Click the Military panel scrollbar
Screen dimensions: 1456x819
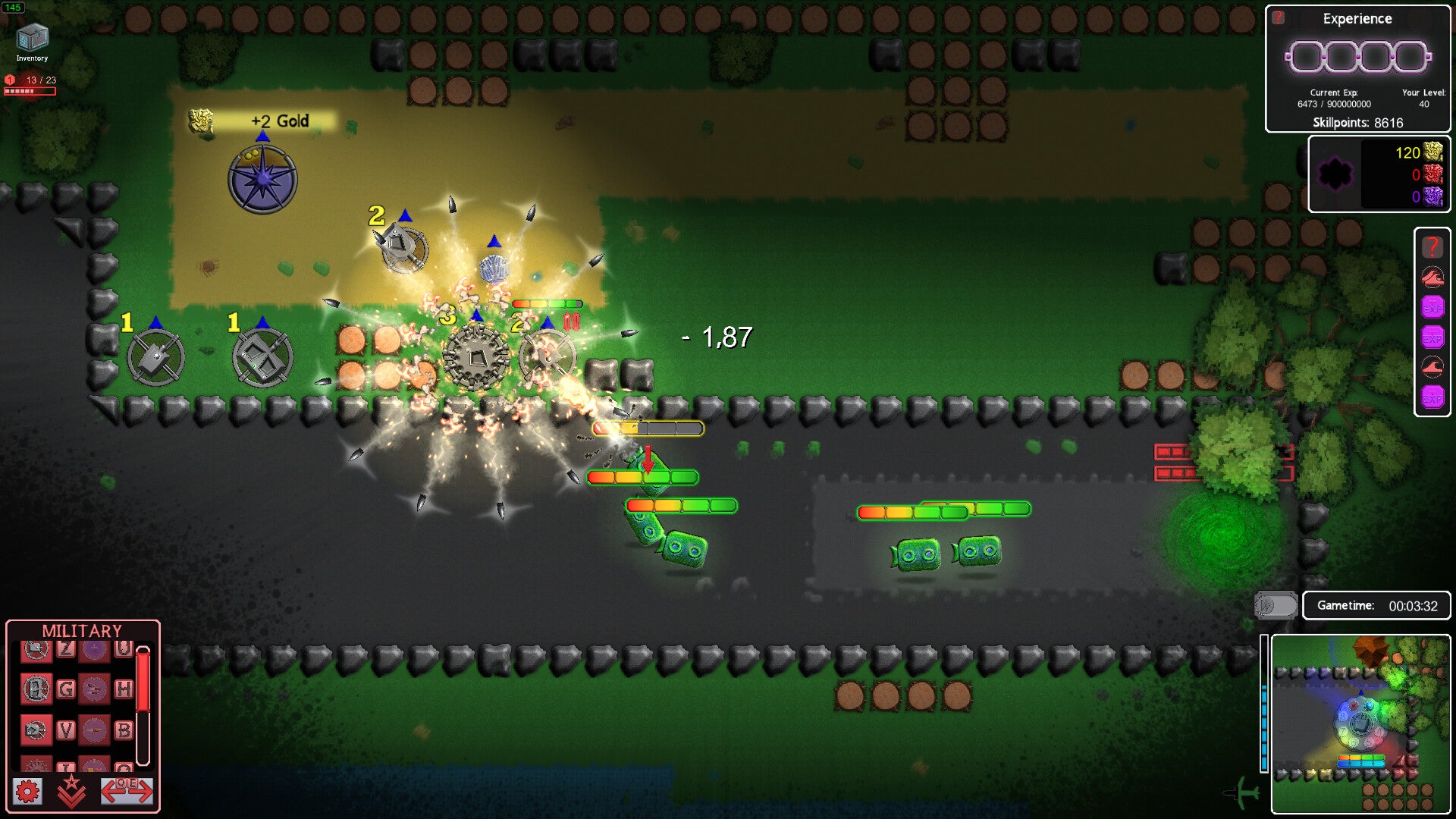tap(143, 705)
